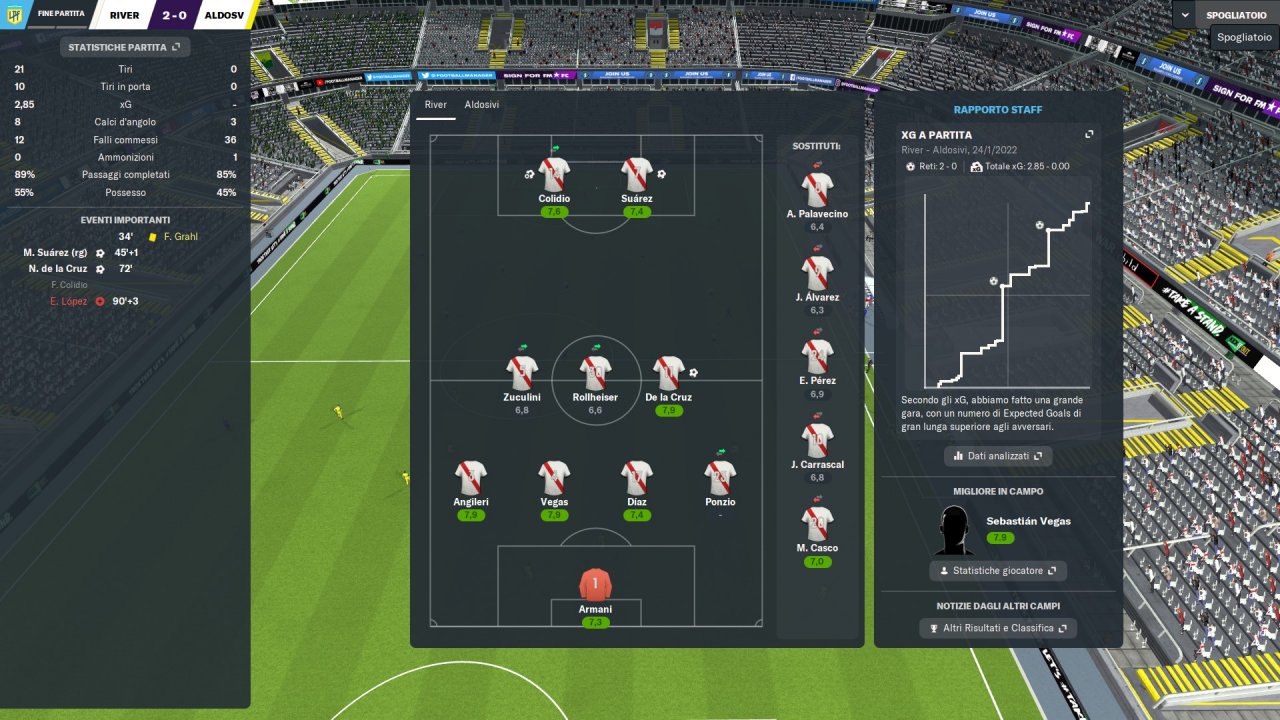
Task: Select goalkeeper Armani on the pitch
Action: (x=595, y=585)
